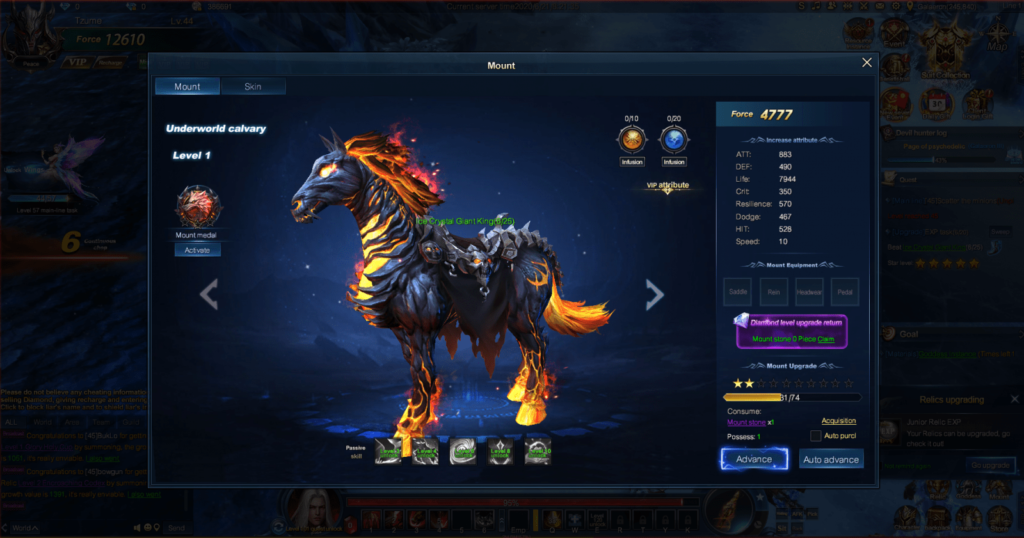Image resolution: width=1024 pixels, height=538 pixels.
Task: Select the Level 10 unlock passive skill
Action: [x=537, y=452]
